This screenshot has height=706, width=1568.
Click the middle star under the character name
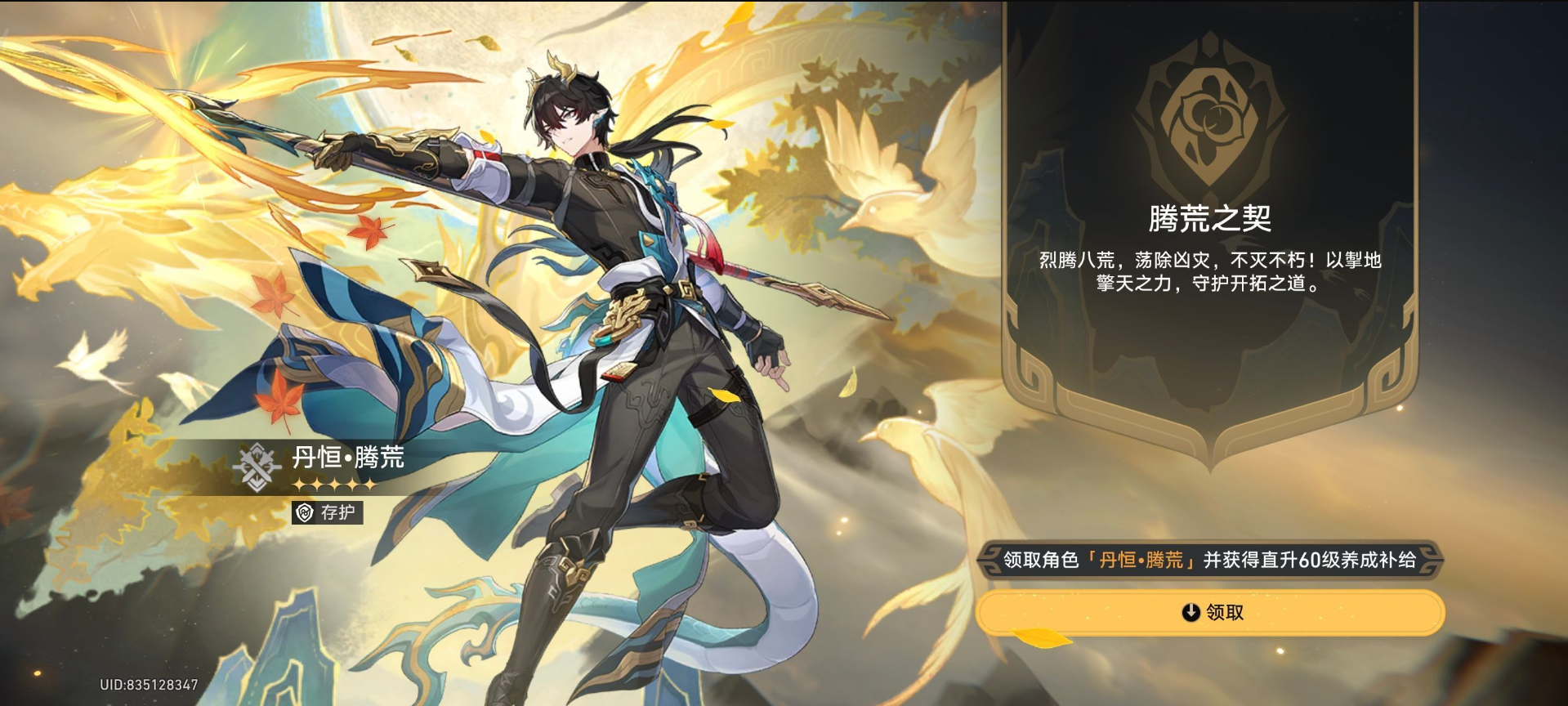(x=334, y=485)
